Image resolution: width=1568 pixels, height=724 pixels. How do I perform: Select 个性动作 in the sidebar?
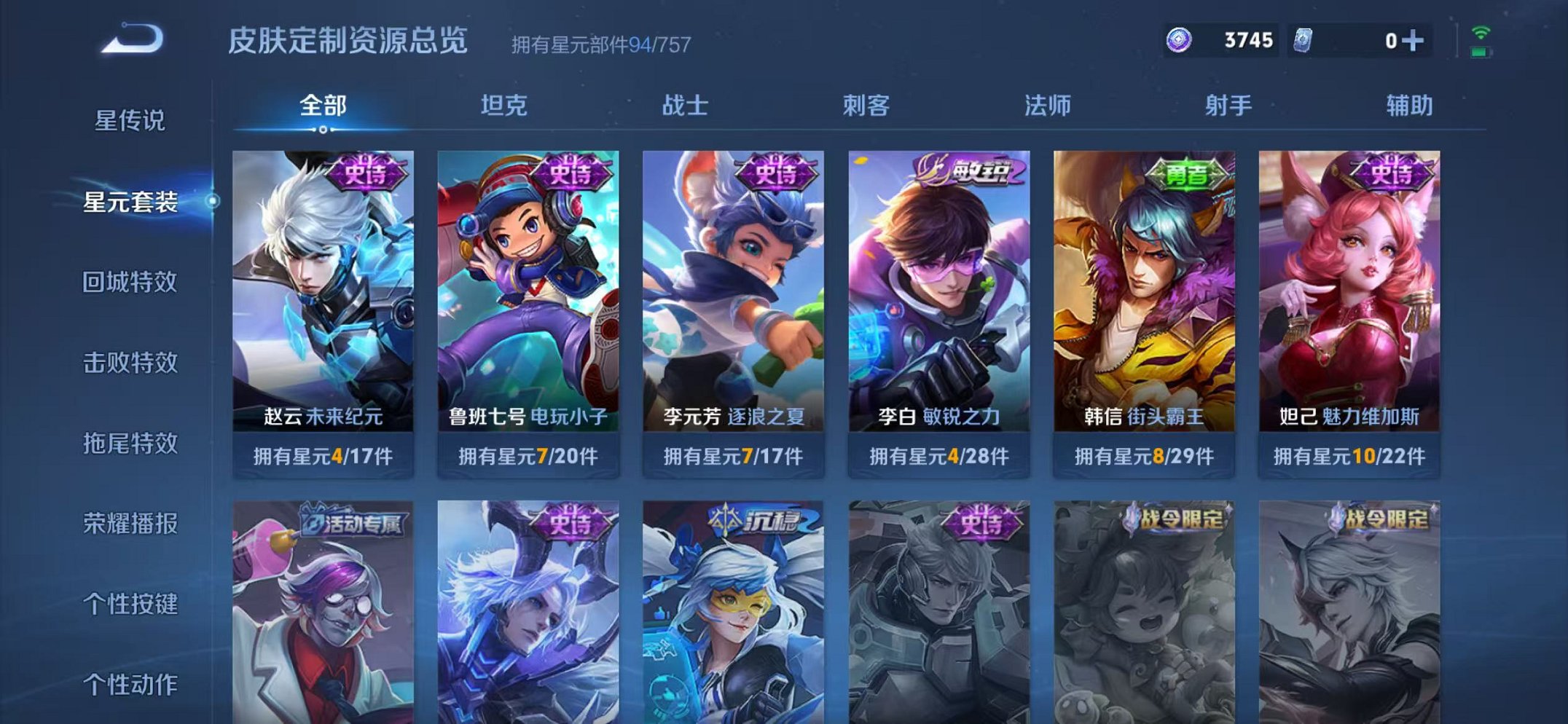tap(133, 683)
